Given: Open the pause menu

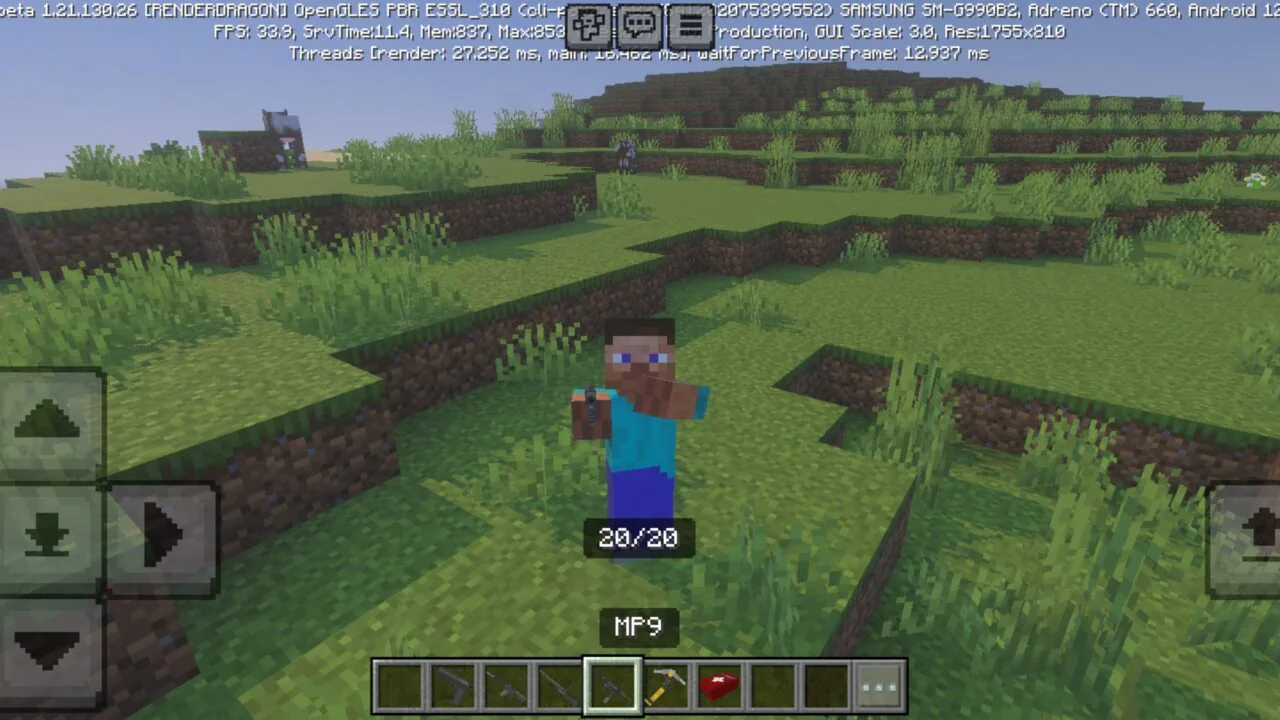Looking at the screenshot, I should pos(690,26).
